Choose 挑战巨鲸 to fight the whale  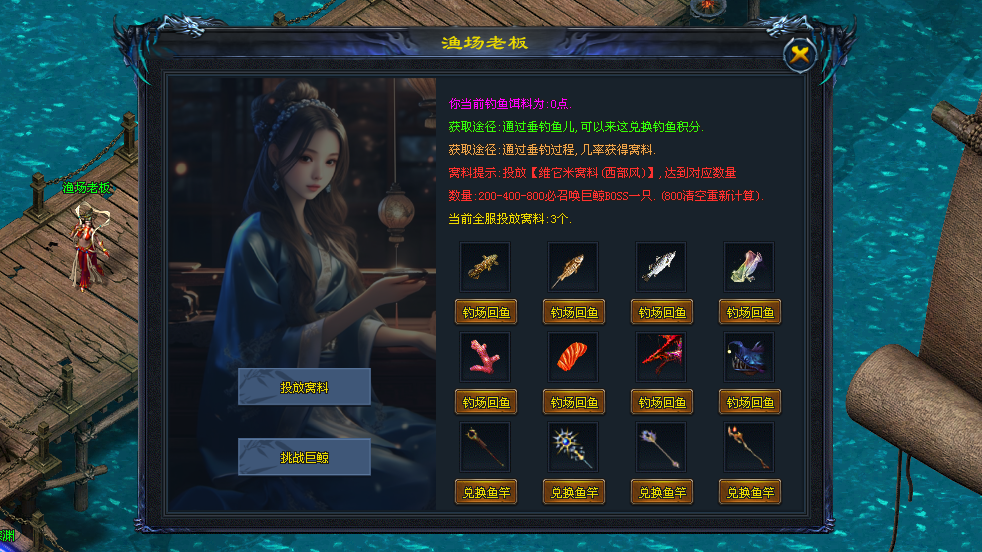pyautogui.click(x=304, y=457)
